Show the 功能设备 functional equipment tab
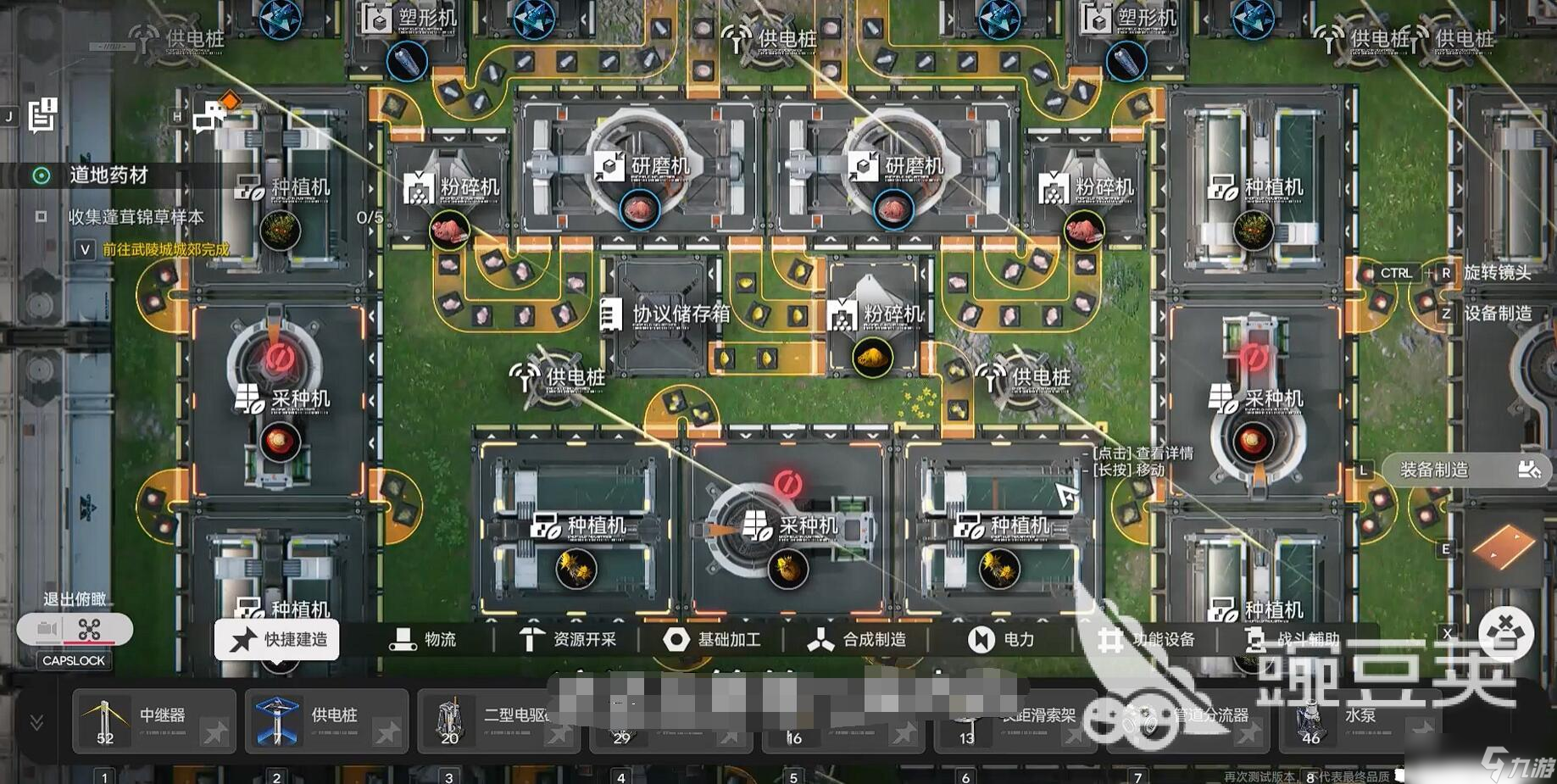Viewport: 1557px width, 784px height. point(1147,640)
